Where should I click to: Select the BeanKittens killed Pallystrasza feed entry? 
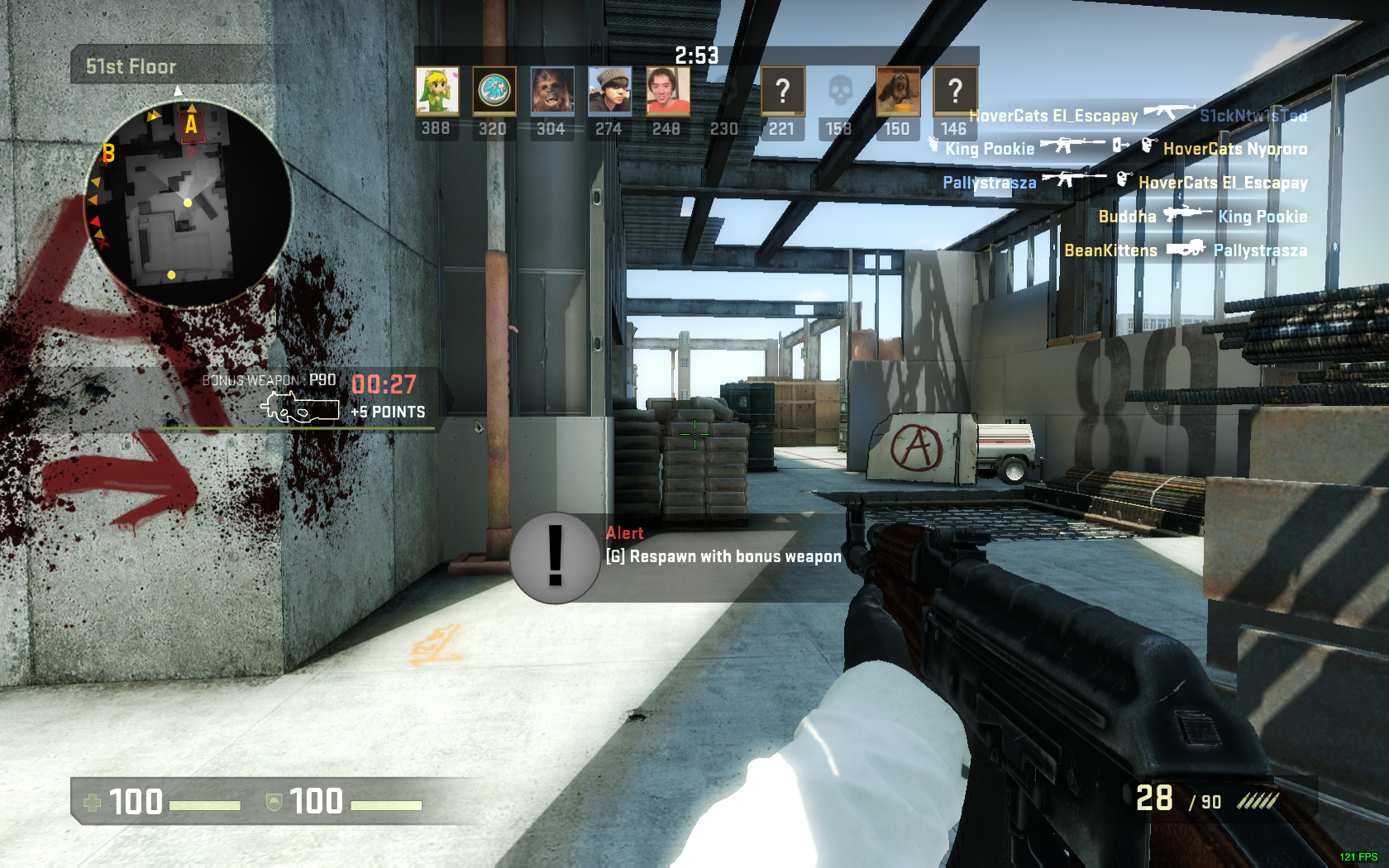pos(1185,250)
